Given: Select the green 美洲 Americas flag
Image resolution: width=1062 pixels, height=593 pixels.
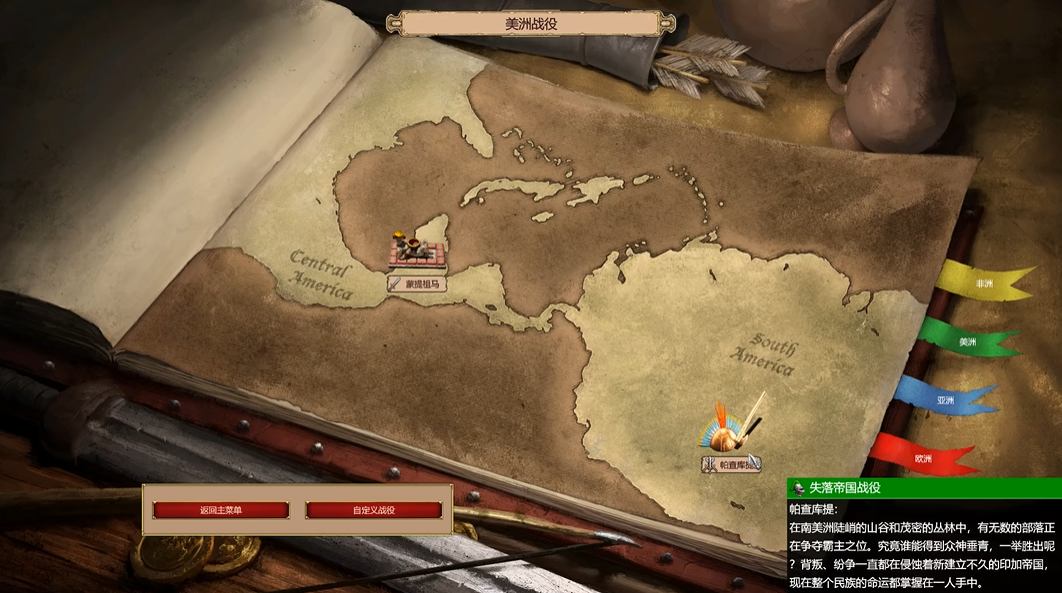Looking at the screenshot, I should [x=966, y=341].
